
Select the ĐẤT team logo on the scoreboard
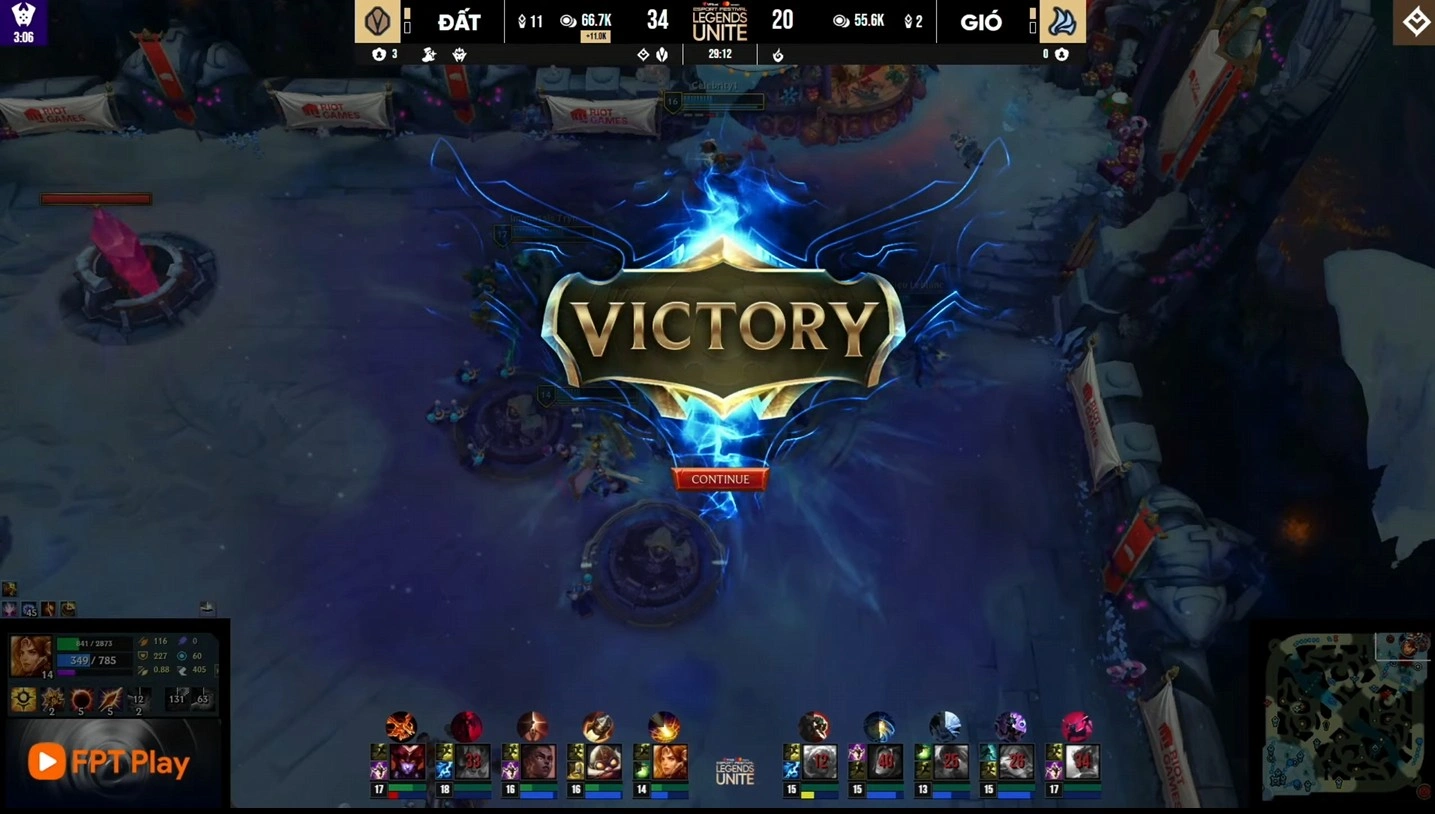(379, 21)
